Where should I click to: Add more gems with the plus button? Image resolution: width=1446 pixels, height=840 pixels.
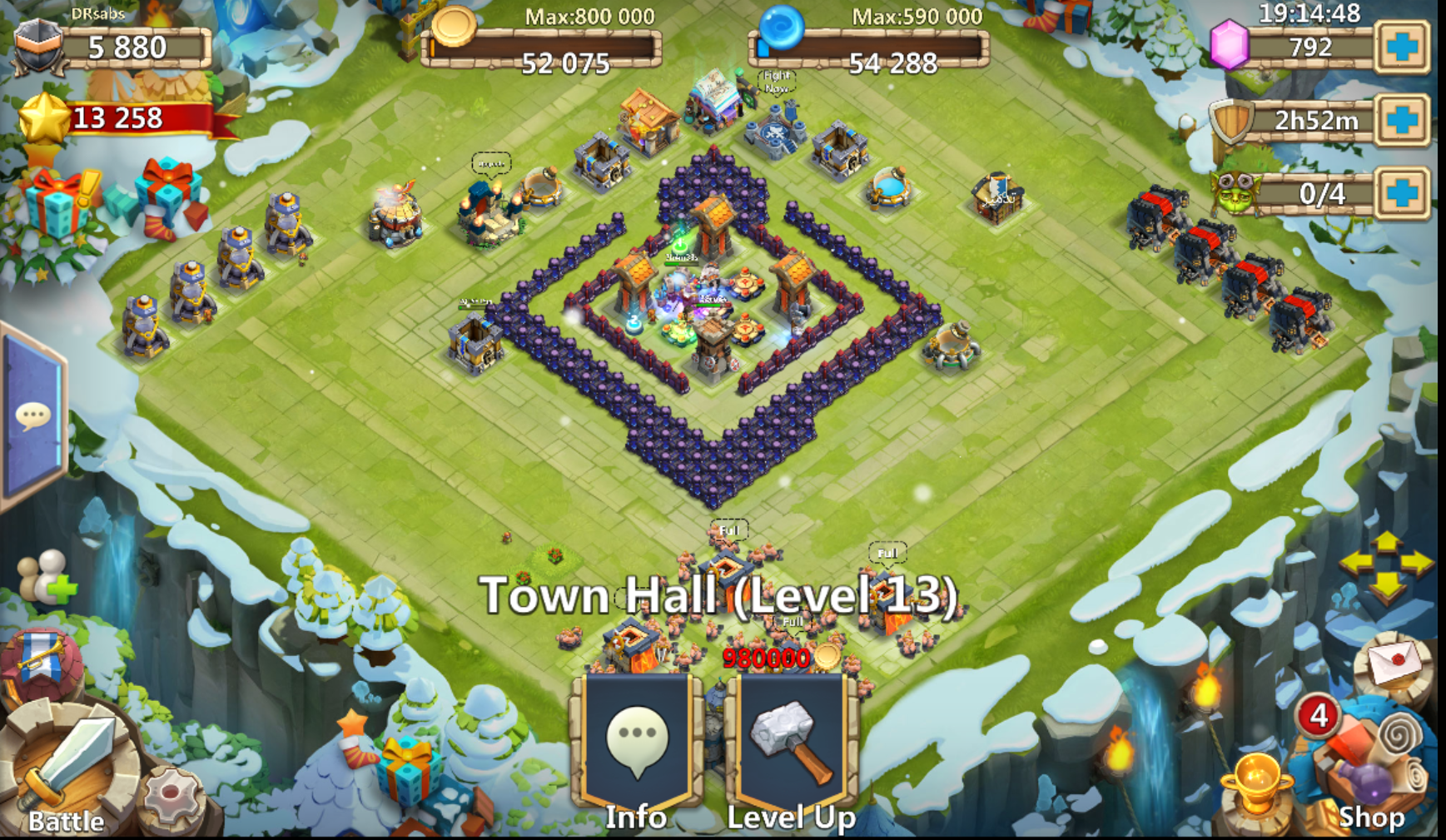(x=1402, y=47)
